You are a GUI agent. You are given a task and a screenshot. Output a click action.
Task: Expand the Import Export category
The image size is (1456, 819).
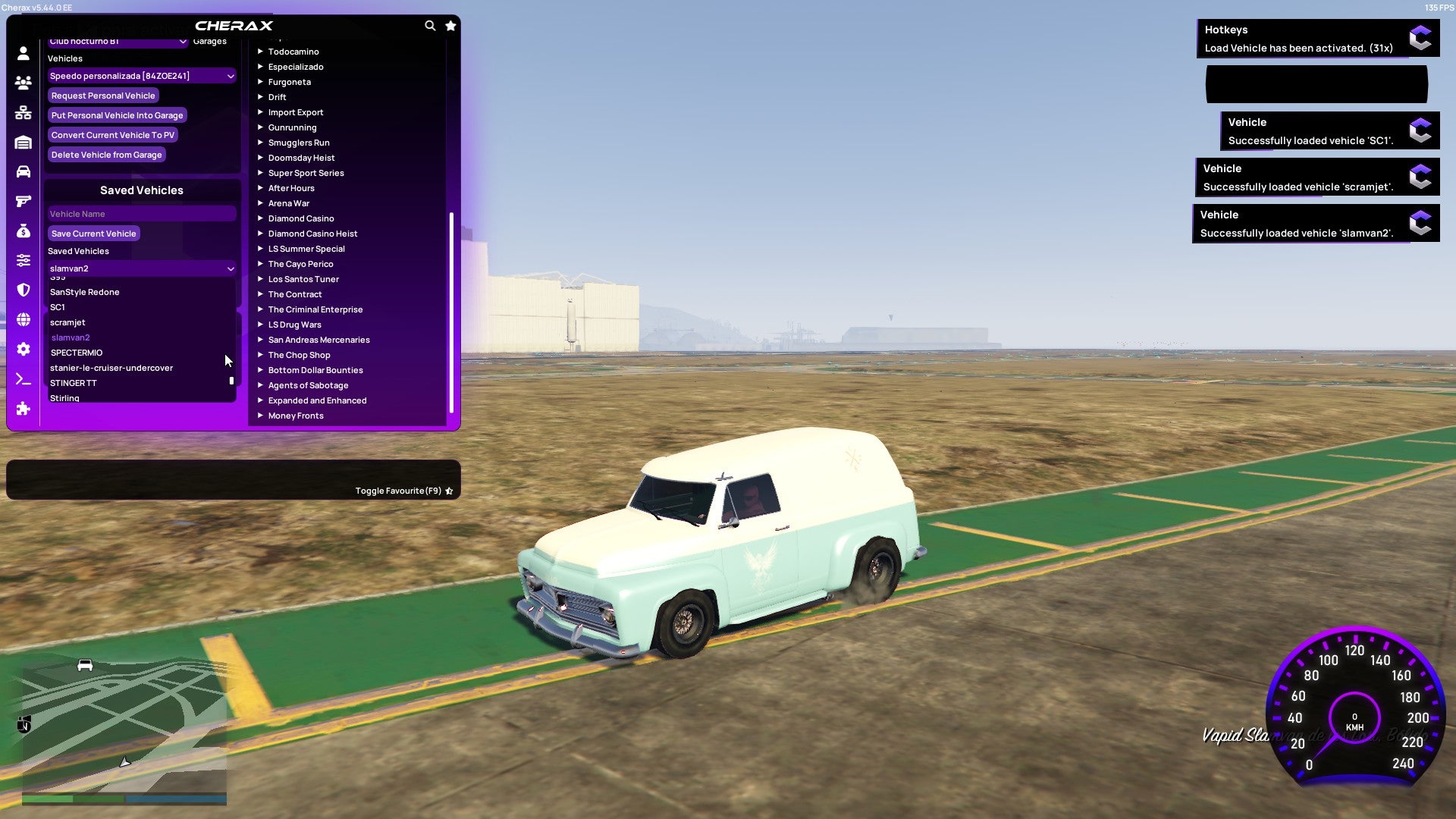(296, 111)
